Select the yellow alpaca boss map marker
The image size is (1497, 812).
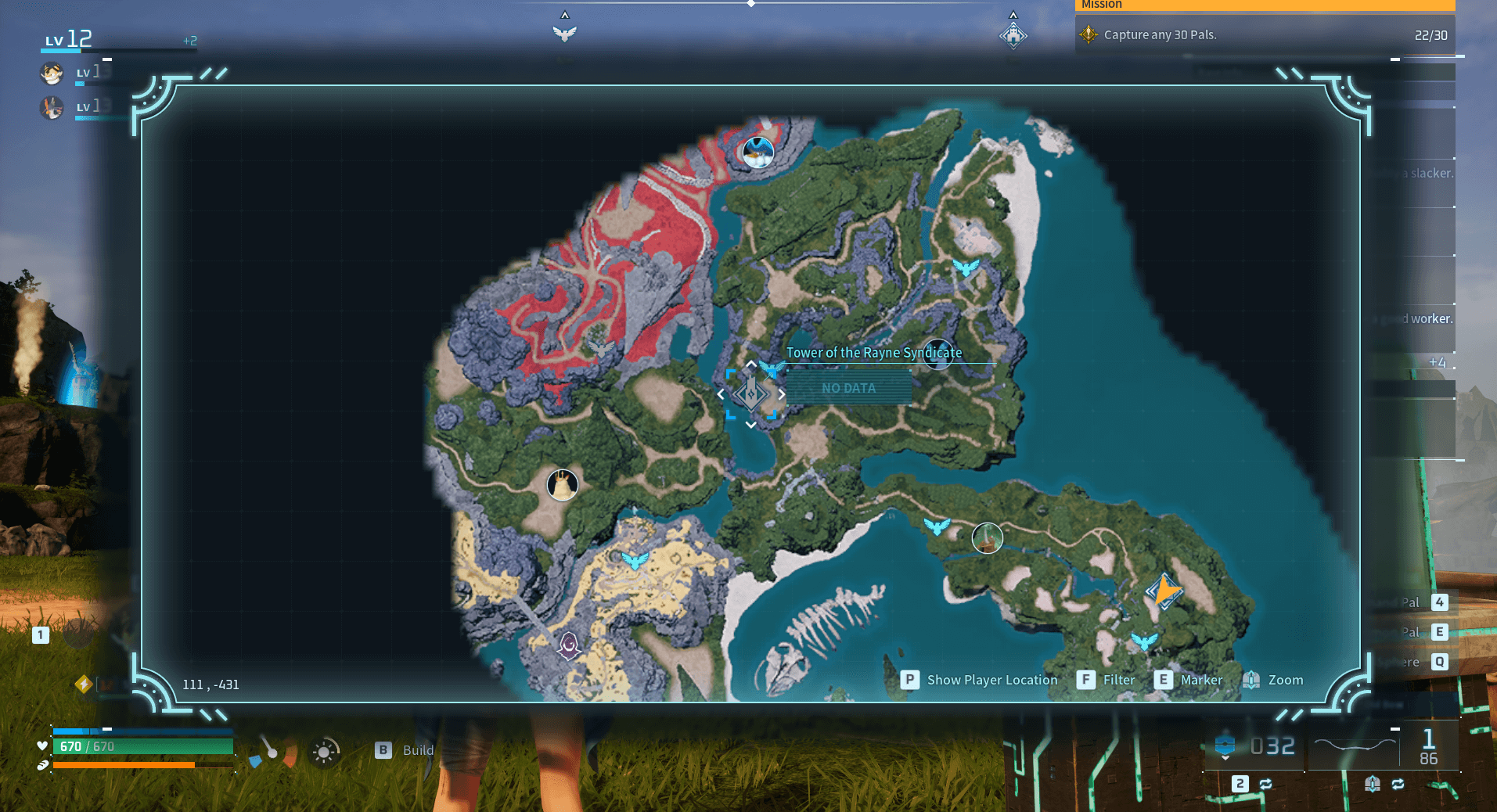click(562, 485)
